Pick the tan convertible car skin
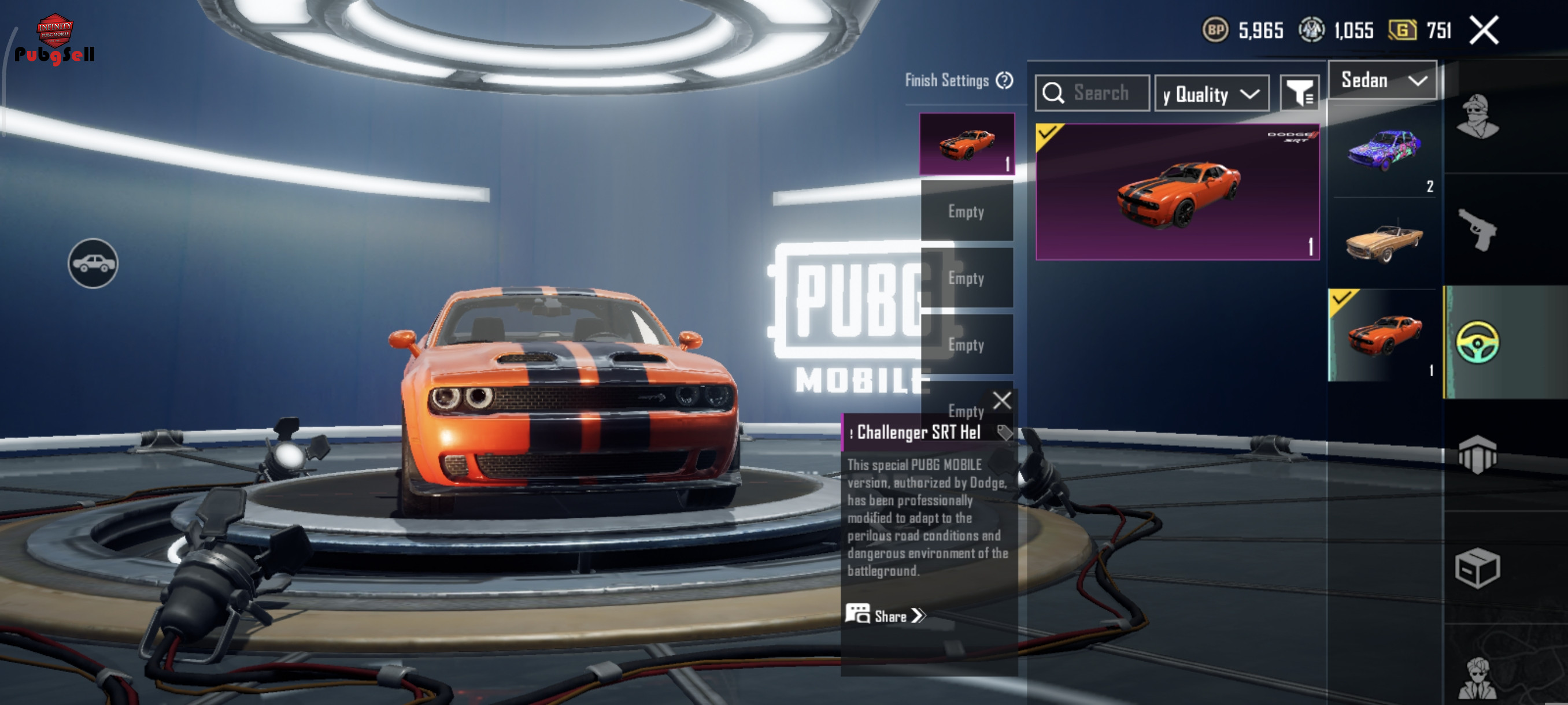 pos(1384,242)
